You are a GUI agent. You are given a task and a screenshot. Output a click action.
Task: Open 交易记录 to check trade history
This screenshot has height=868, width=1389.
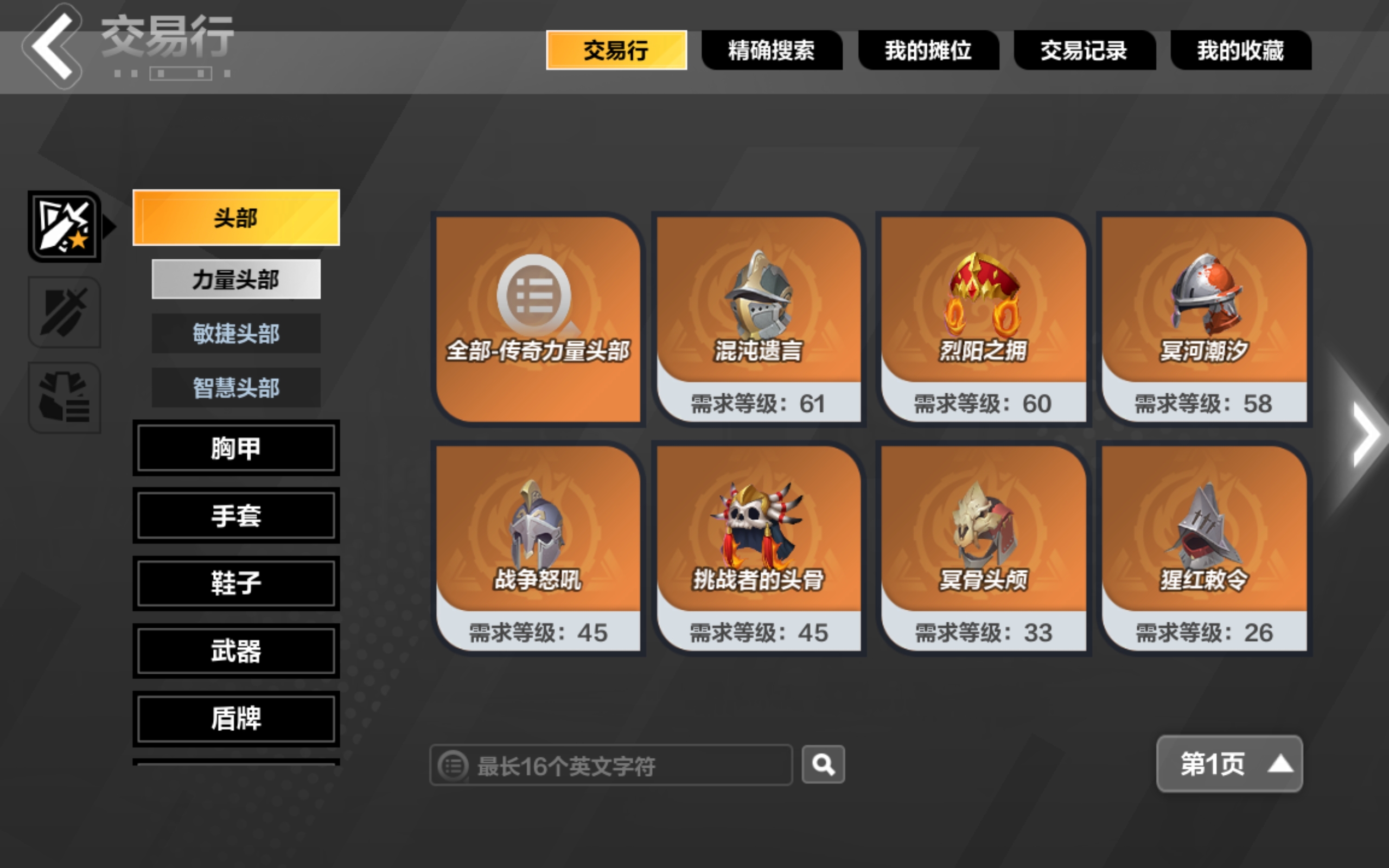click(1084, 50)
